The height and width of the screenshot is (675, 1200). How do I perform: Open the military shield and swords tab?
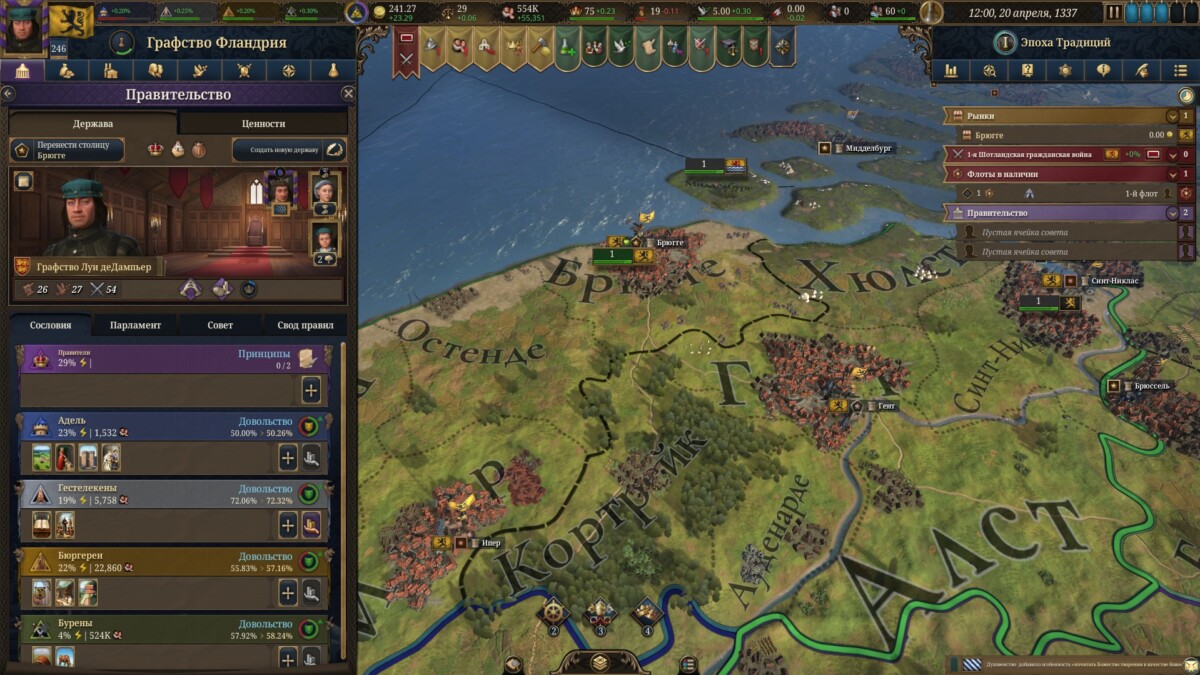pyautogui.click(x=243, y=71)
